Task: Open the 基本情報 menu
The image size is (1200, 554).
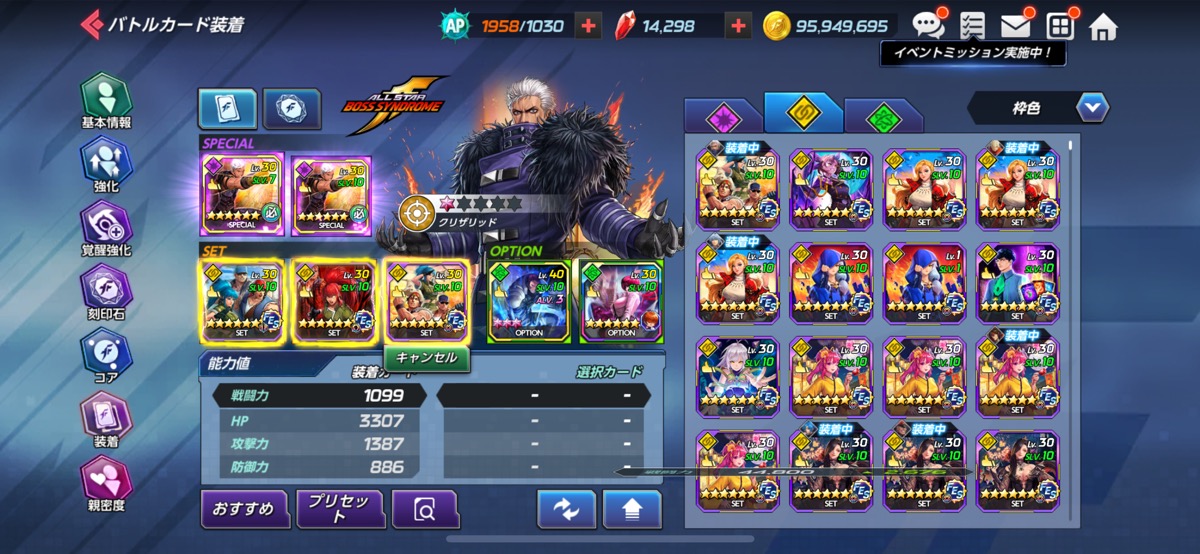Action: [106, 101]
